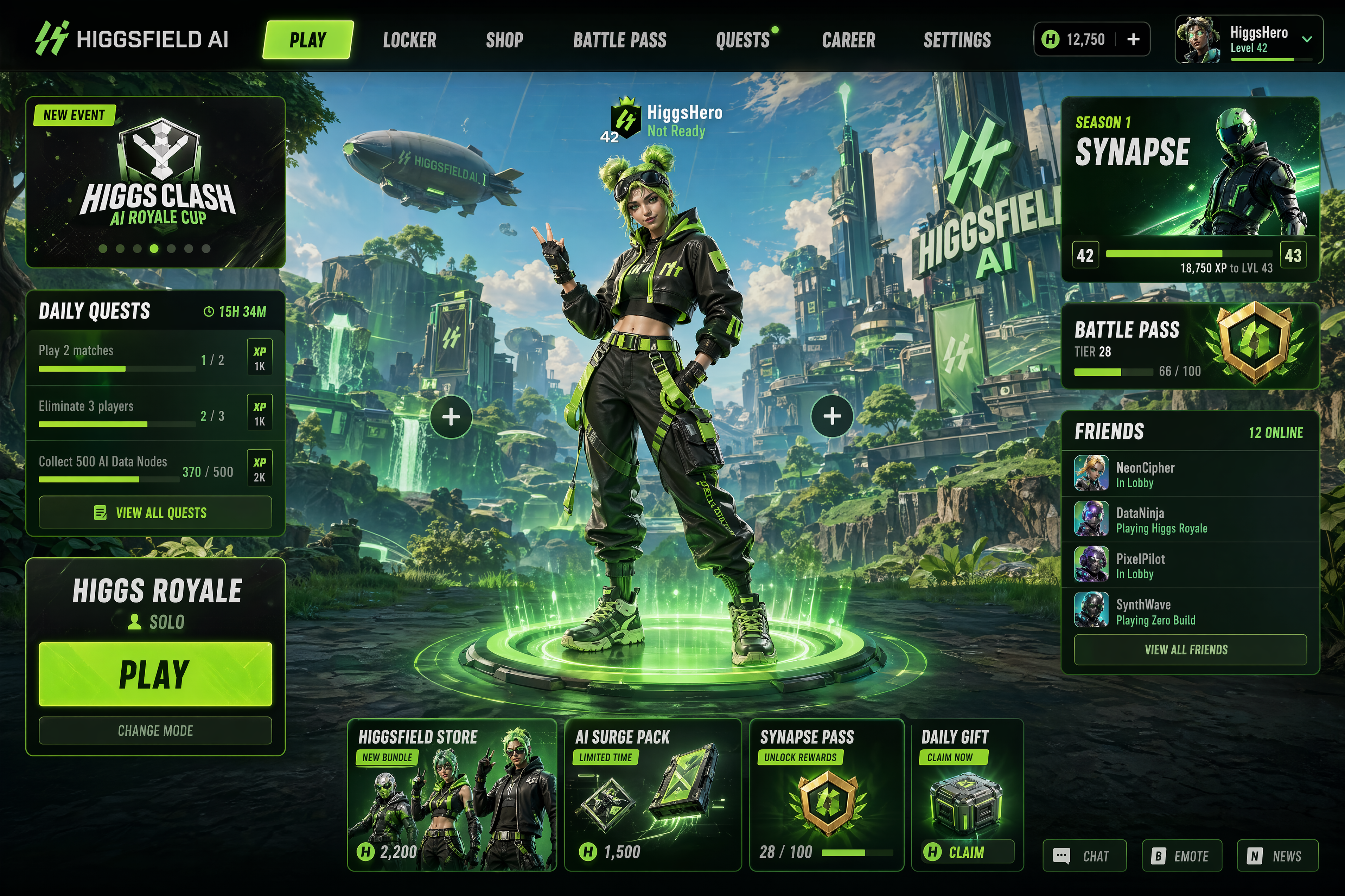Viewport: 1345px width, 896px height.
Task: Change the game mode
Action: [155, 730]
